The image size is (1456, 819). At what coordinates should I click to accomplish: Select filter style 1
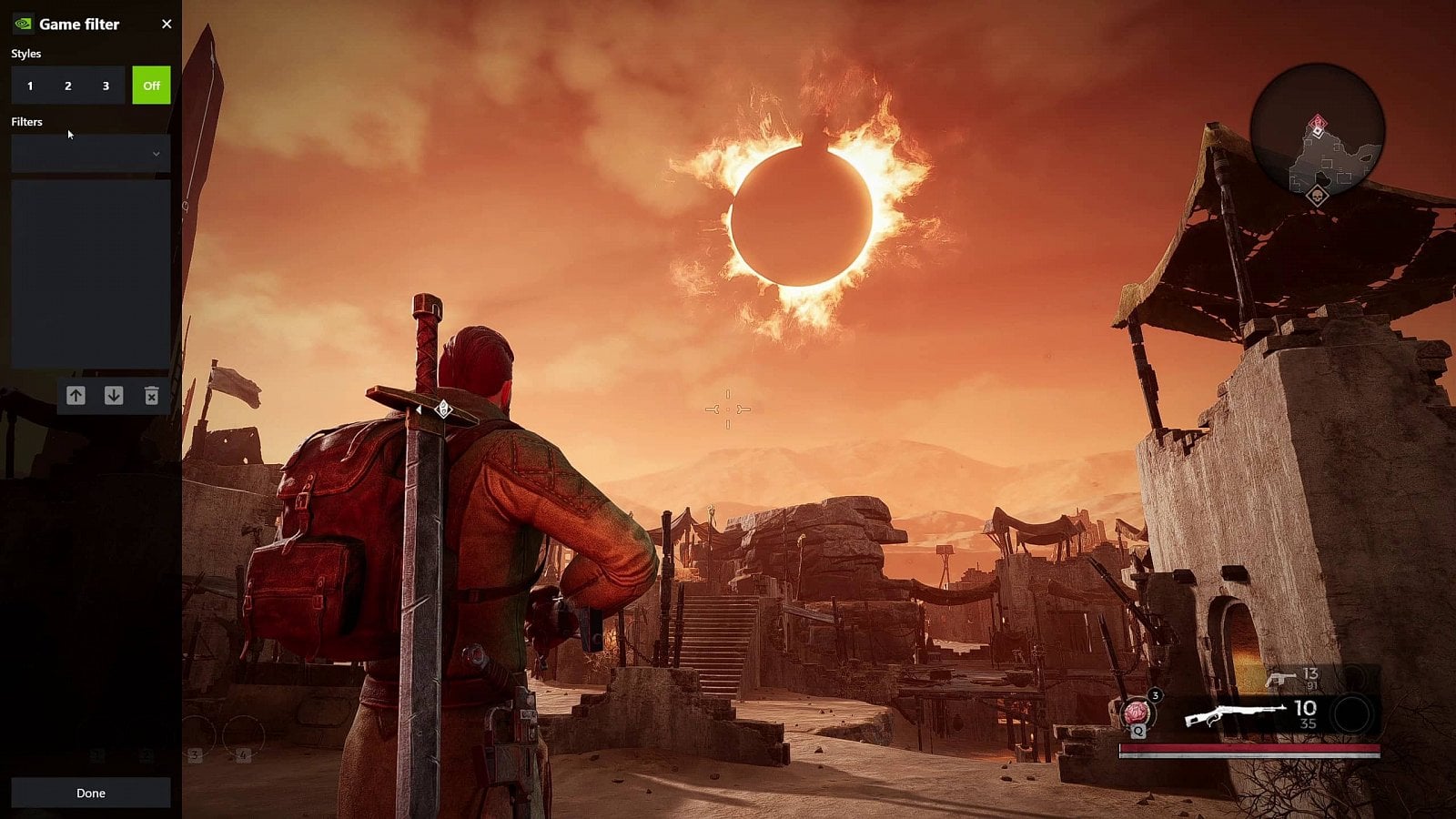coord(30,86)
